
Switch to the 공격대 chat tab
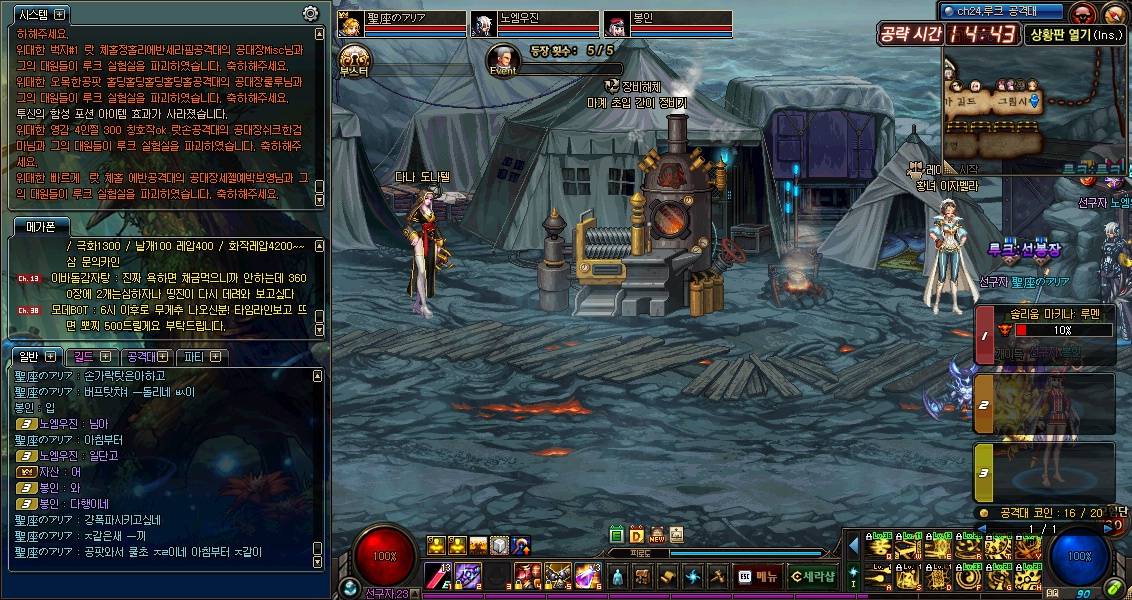[146, 357]
